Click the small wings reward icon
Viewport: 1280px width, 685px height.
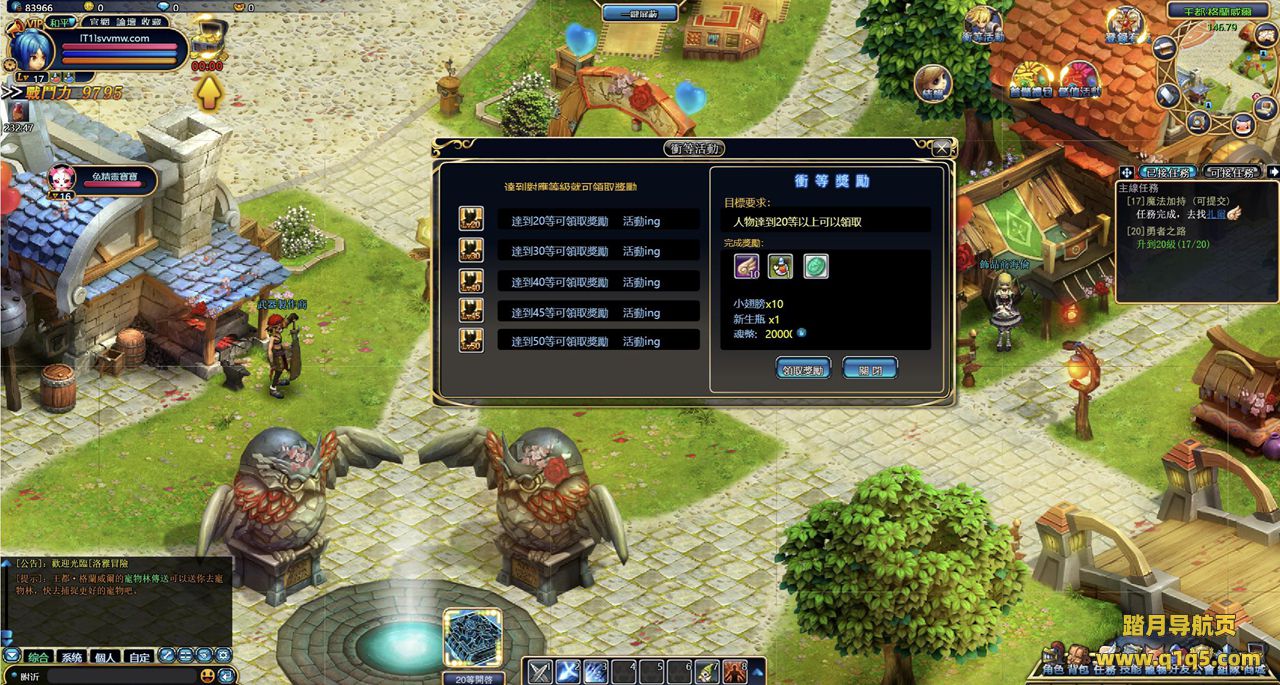click(746, 266)
